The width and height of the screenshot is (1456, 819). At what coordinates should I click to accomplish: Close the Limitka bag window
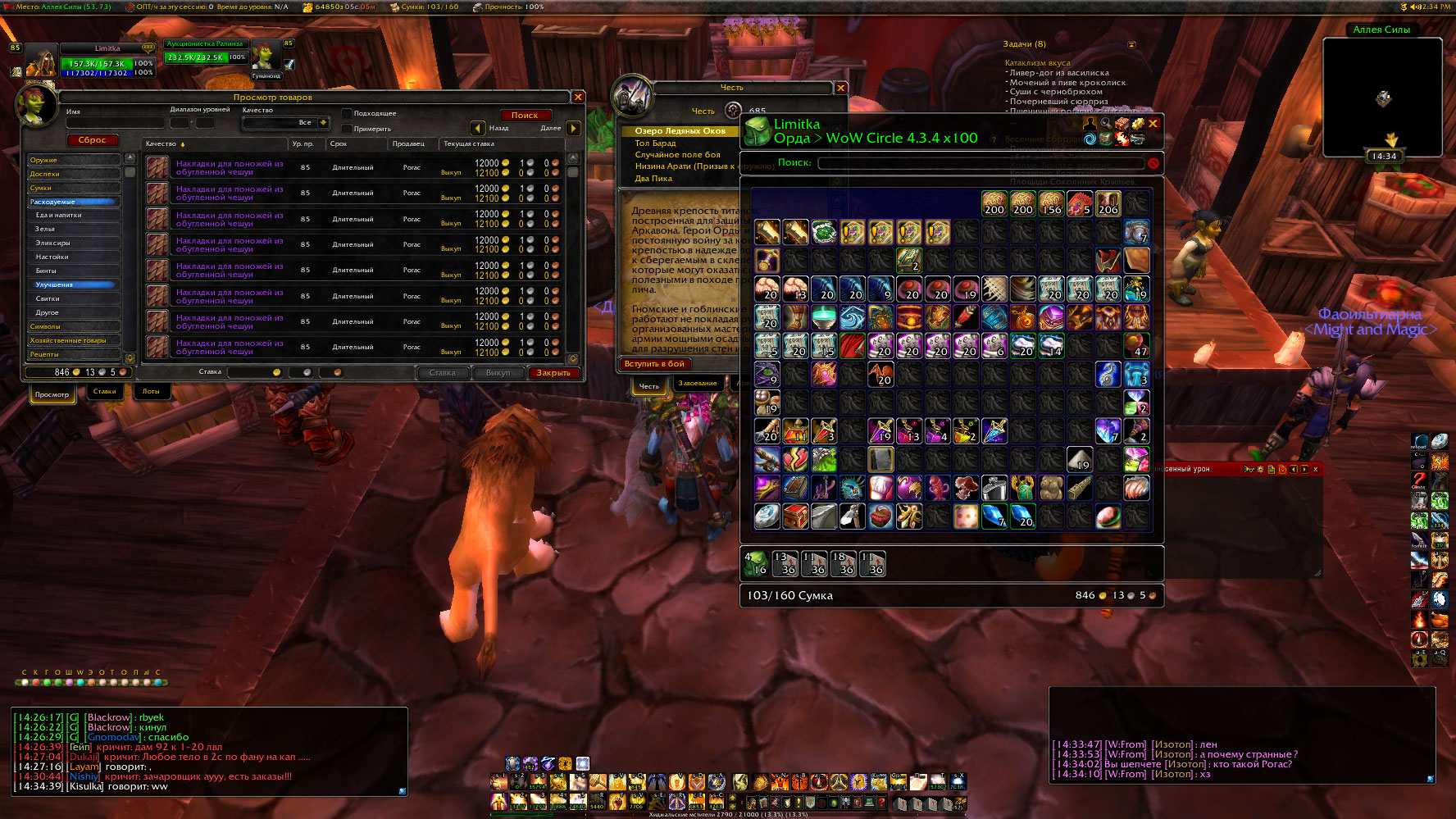(x=1153, y=124)
